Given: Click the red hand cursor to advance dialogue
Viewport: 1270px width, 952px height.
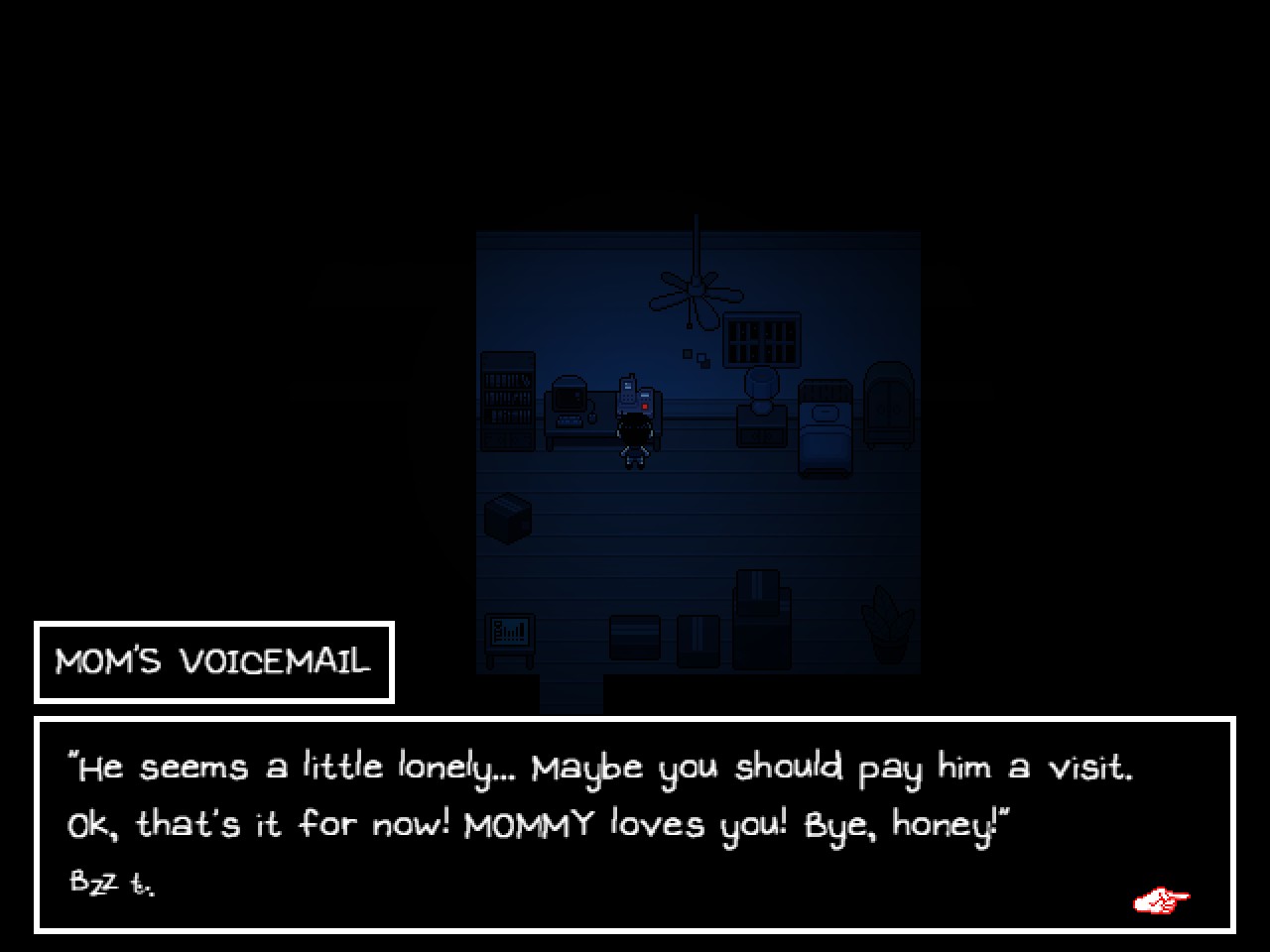Looking at the screenshot, I should (1161, 898).
